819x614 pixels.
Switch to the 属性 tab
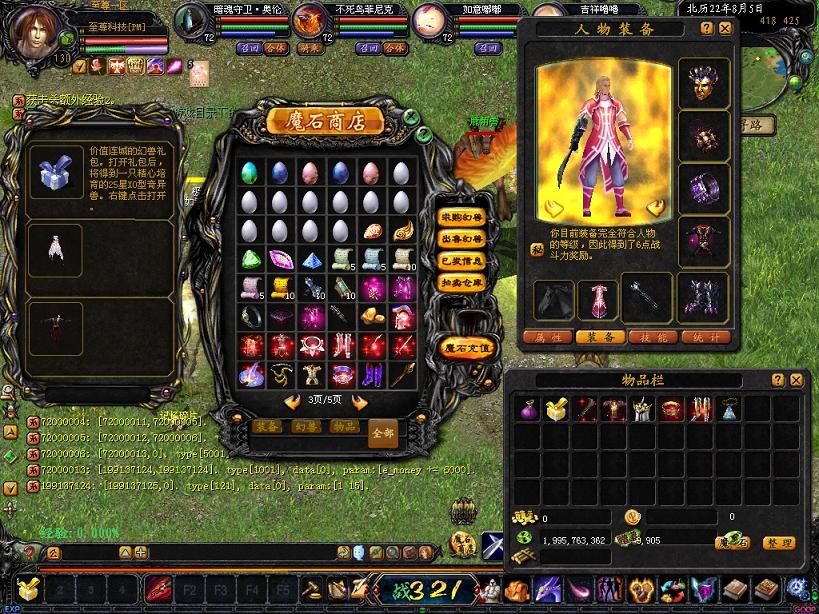click(x=548, y=337)
